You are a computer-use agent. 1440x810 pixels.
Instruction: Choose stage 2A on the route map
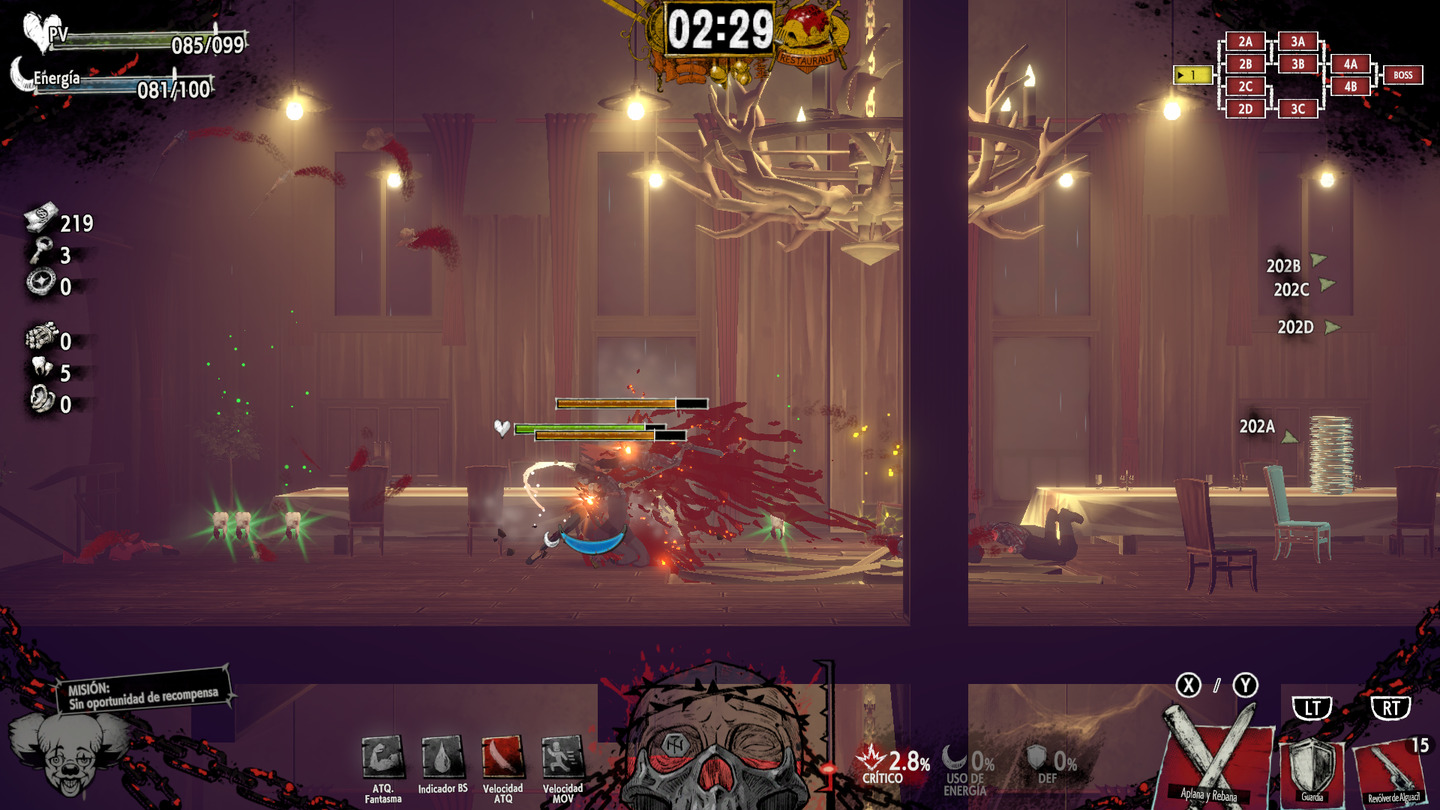(1245, 42)
